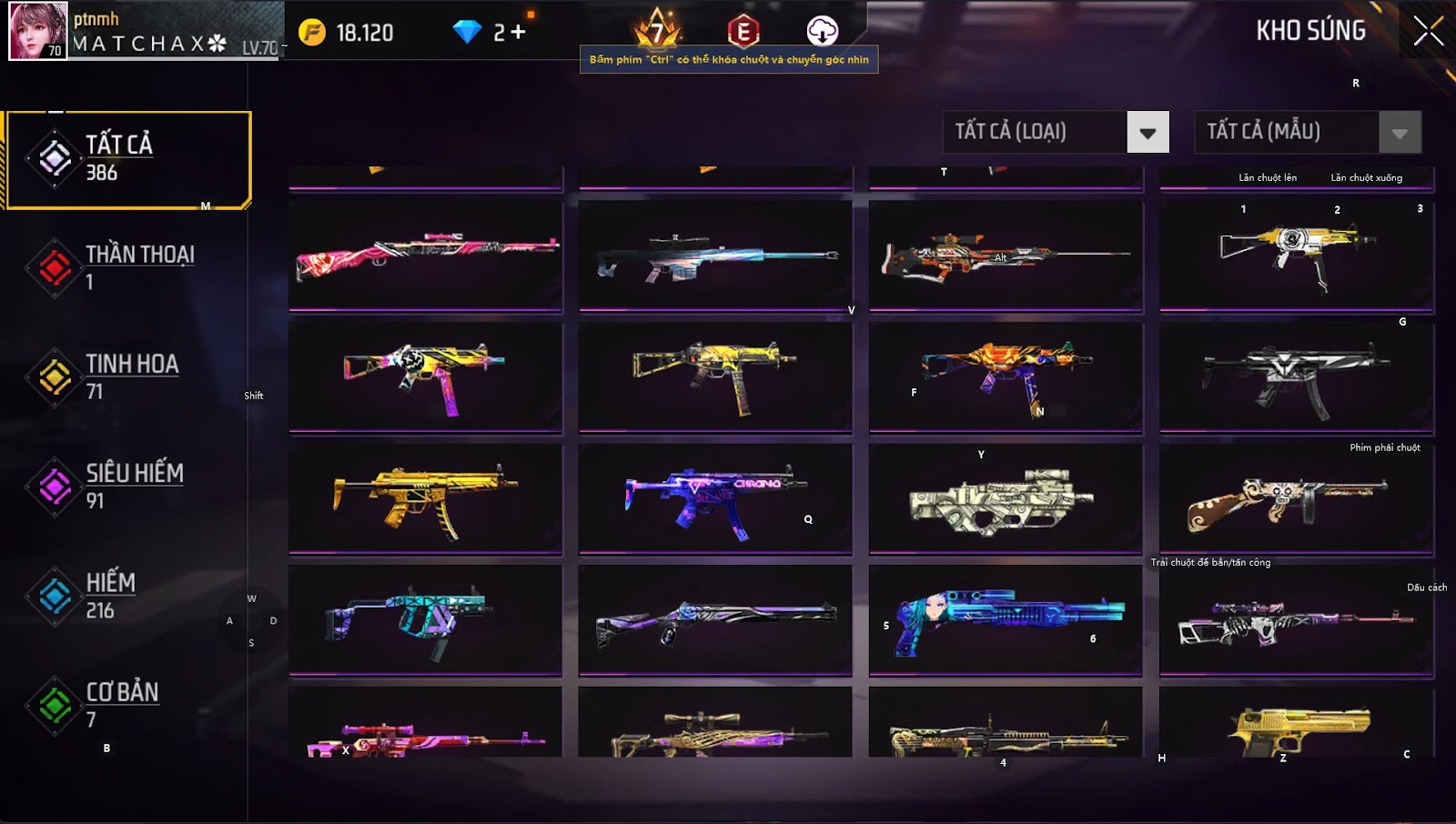Add more diamonds with the plus button

[519, 33]
